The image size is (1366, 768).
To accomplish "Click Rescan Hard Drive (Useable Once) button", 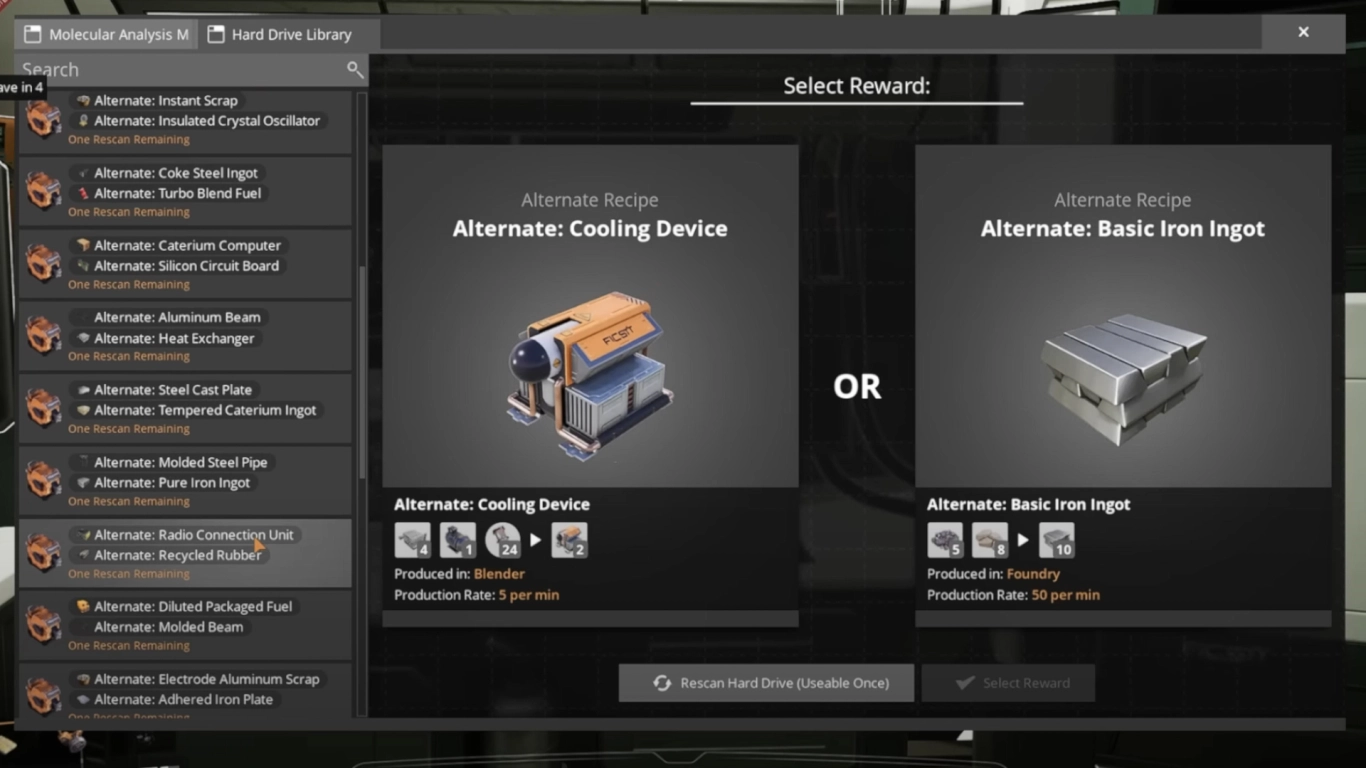I will pyautogui.click(x=766, y=682).
